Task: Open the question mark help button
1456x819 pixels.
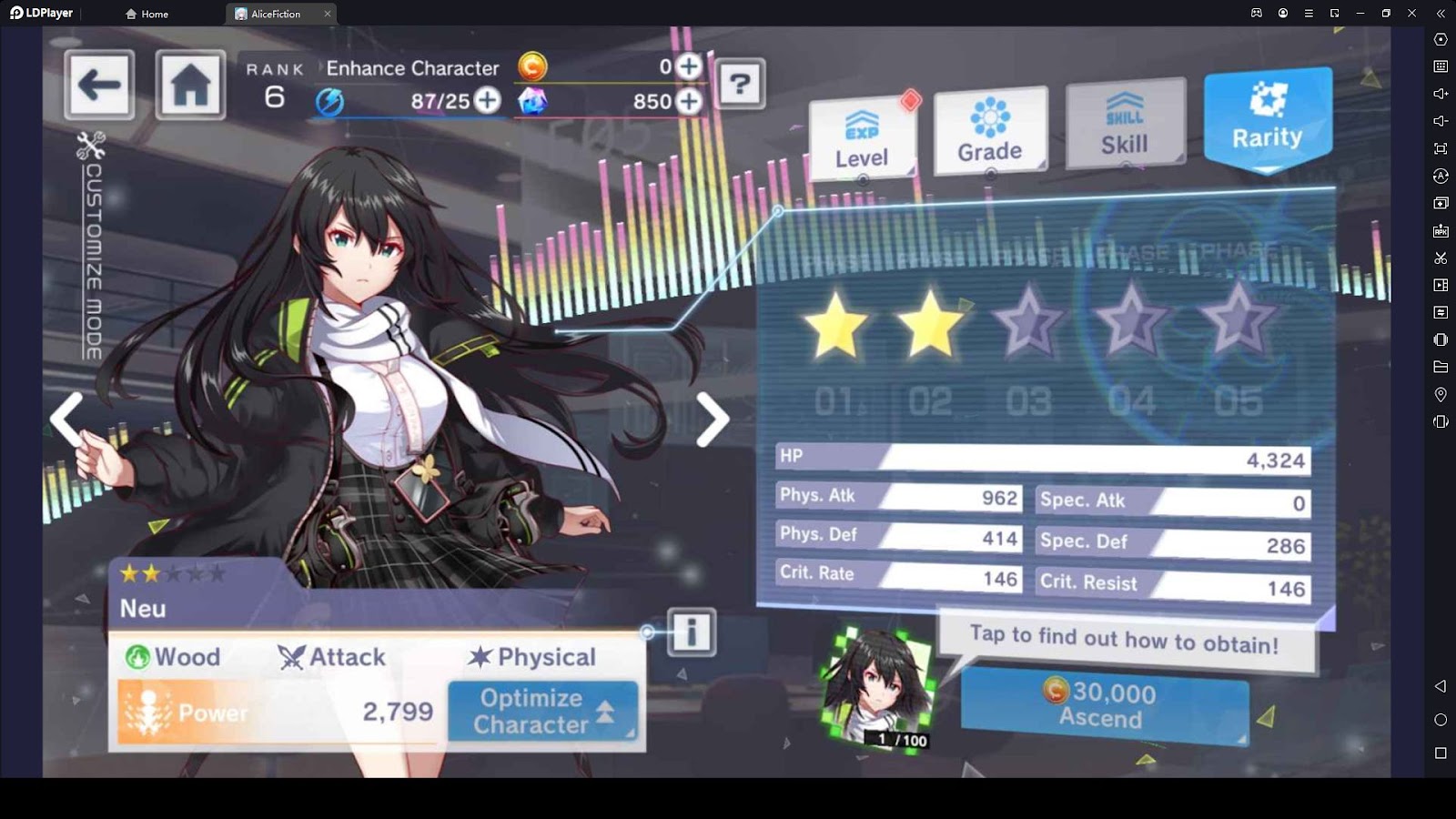Action: coord(740,85)
